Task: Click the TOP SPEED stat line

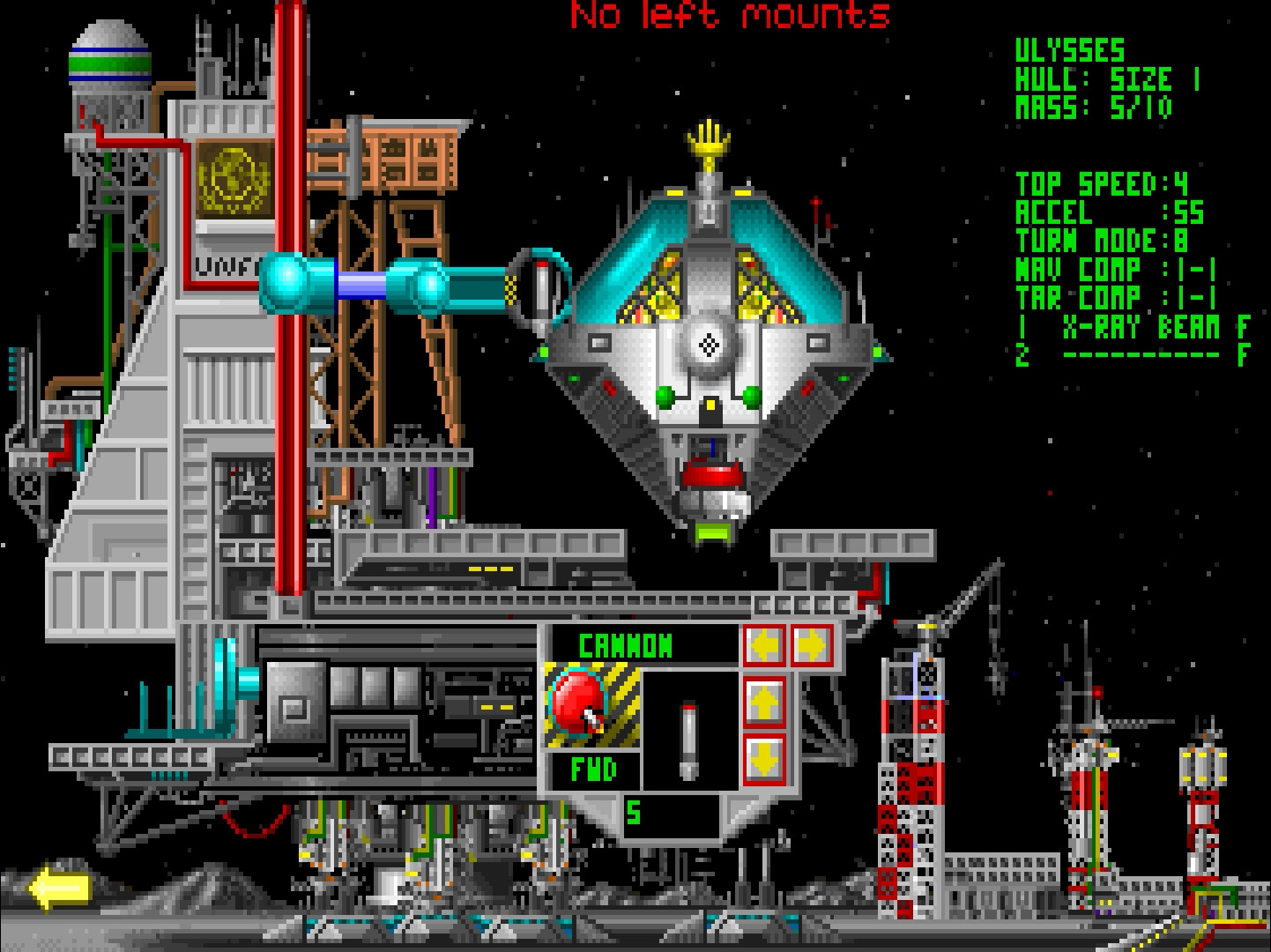Action: (x=1106, y=183)
